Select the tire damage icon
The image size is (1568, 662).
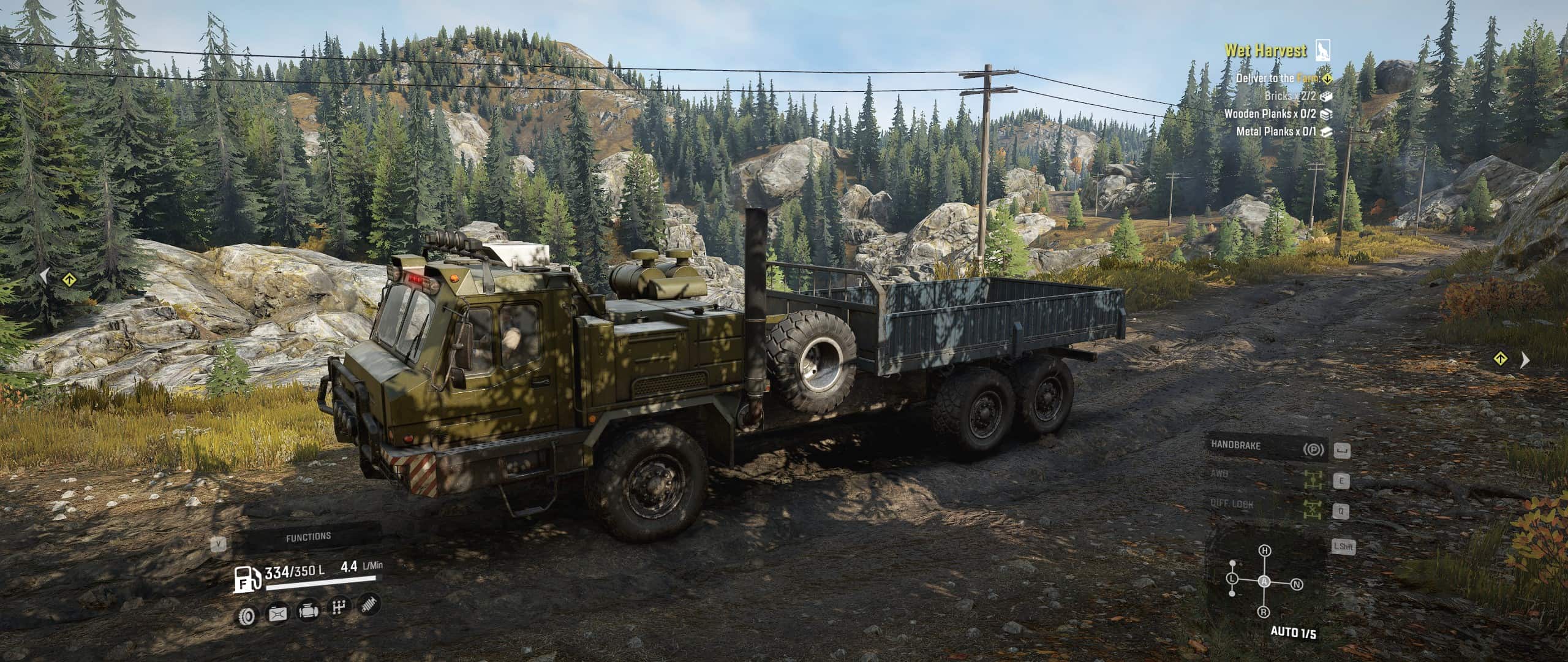coord(247,614)
